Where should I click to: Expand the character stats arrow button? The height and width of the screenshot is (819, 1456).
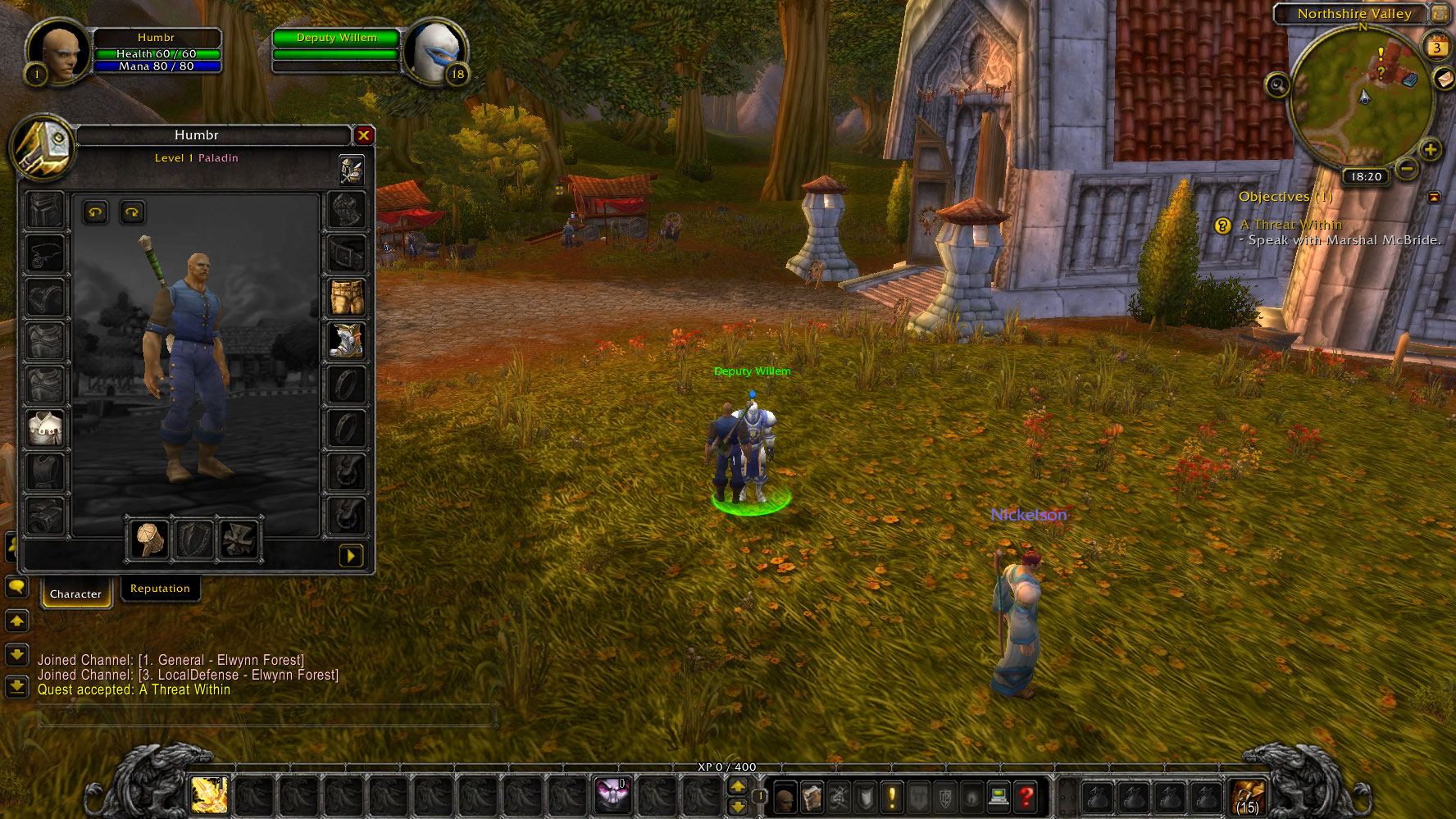coord(351,556)
